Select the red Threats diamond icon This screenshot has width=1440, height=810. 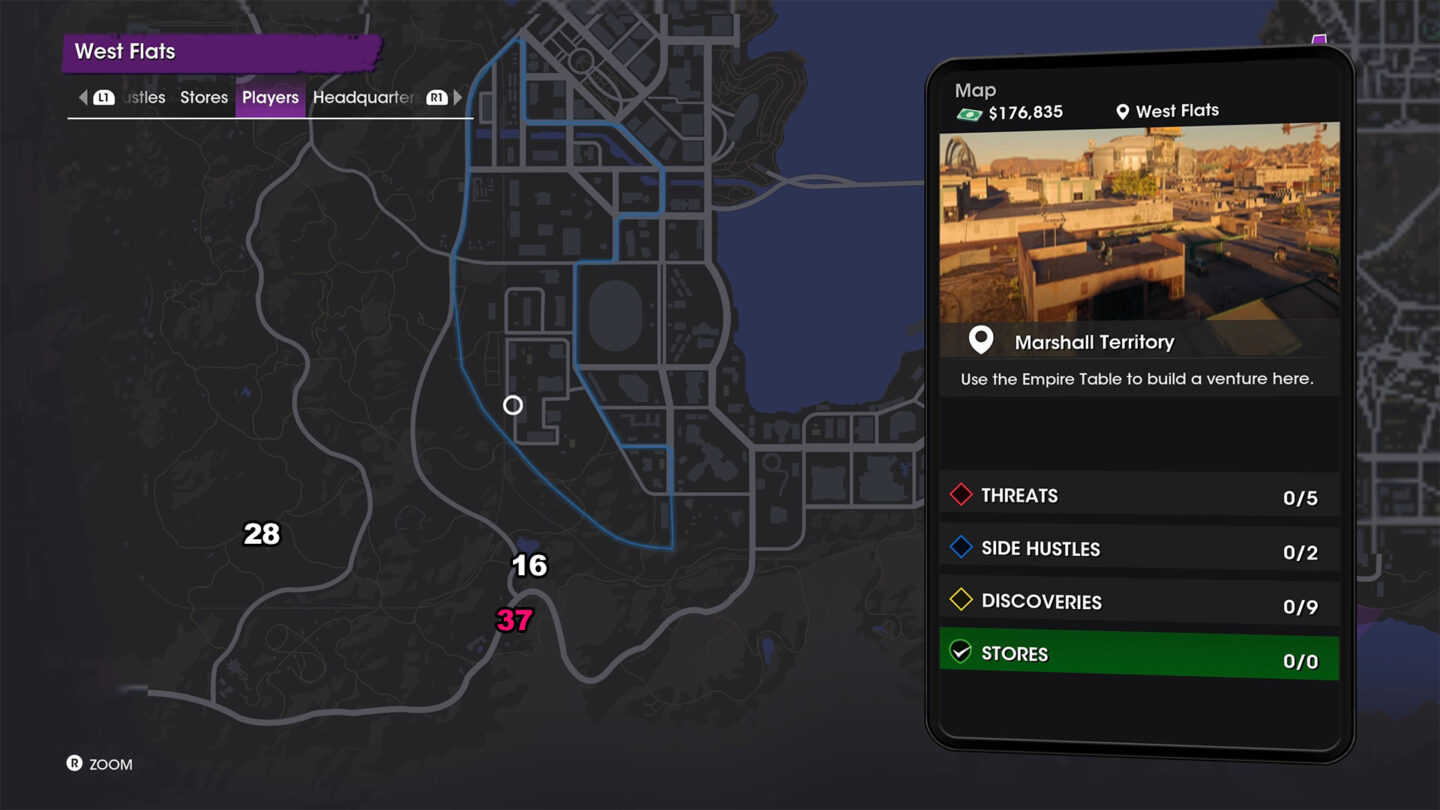pos(960,495)
